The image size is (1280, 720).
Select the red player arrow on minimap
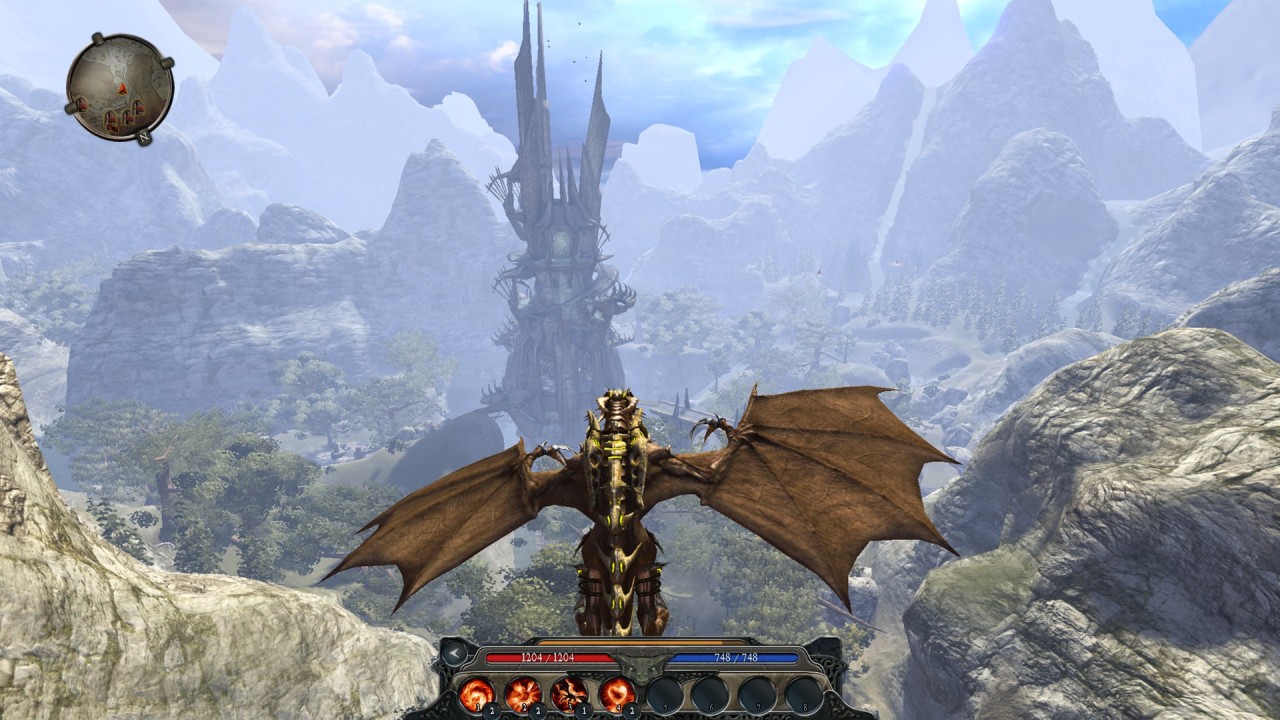(x=122, y=88)
